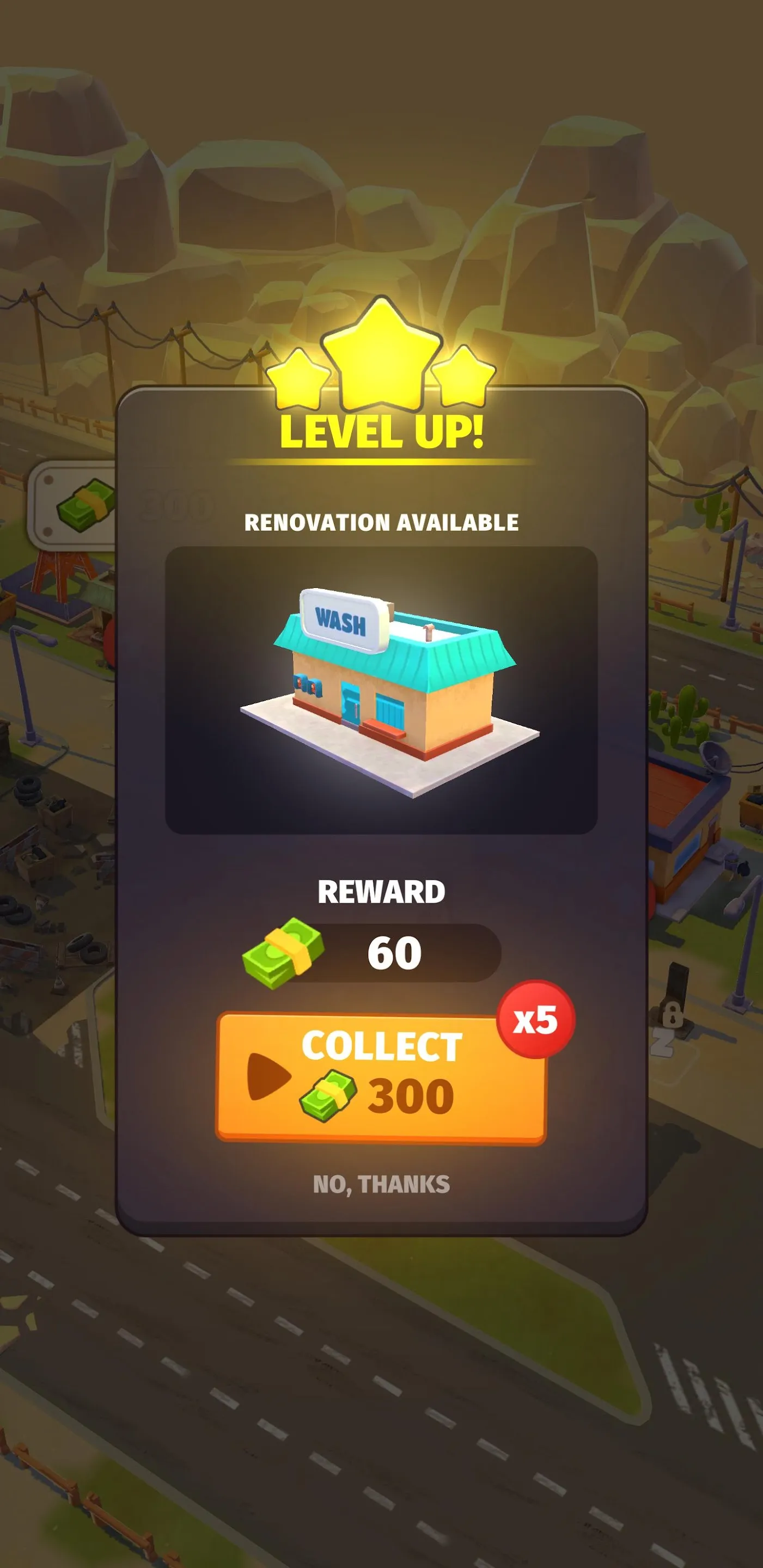
Task: Tap the large center gold star
Action: coord(381,353)
